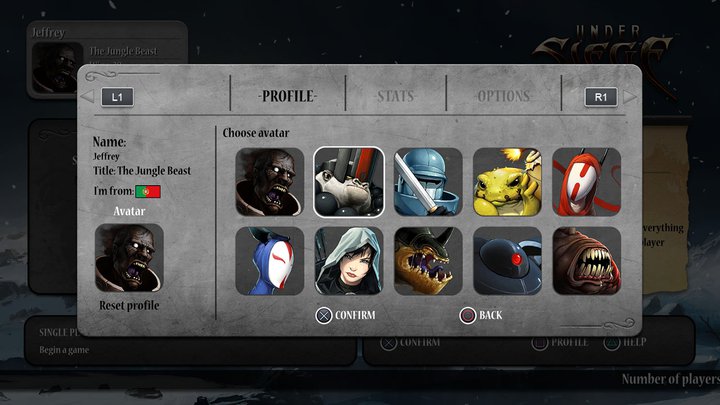Pick the golden fanged beast avatar
Image resolution: width=720 pixels, height=405 pixels.
[x=428, y=261]
